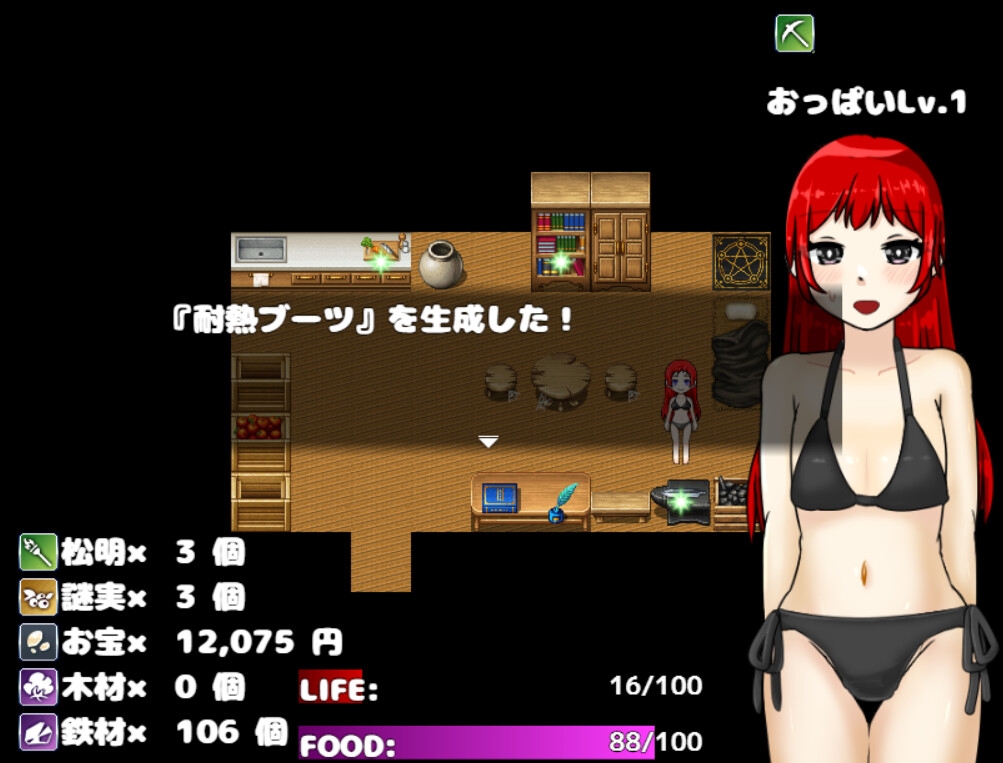Click the green pickaxe icon
This screenshot has width=1003, height=763.
tap(794, 34)
